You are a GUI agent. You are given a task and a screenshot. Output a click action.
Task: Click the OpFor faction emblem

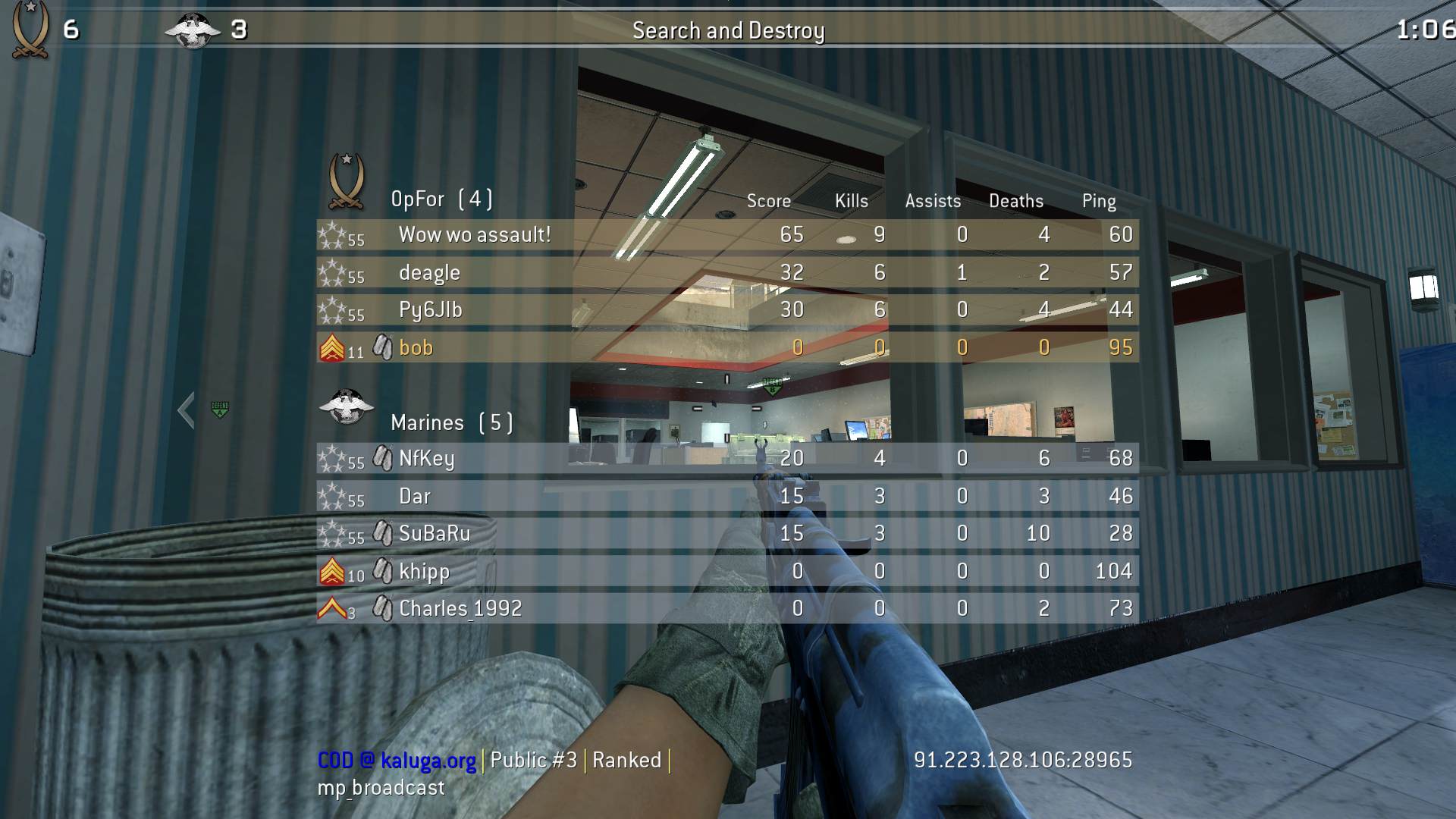point(347,180)
